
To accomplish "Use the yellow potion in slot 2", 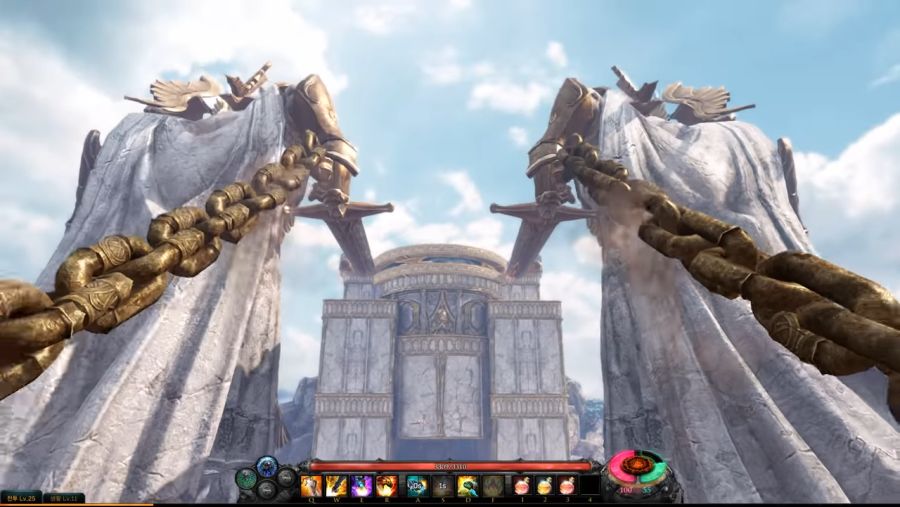I will [x=545, y=486].
